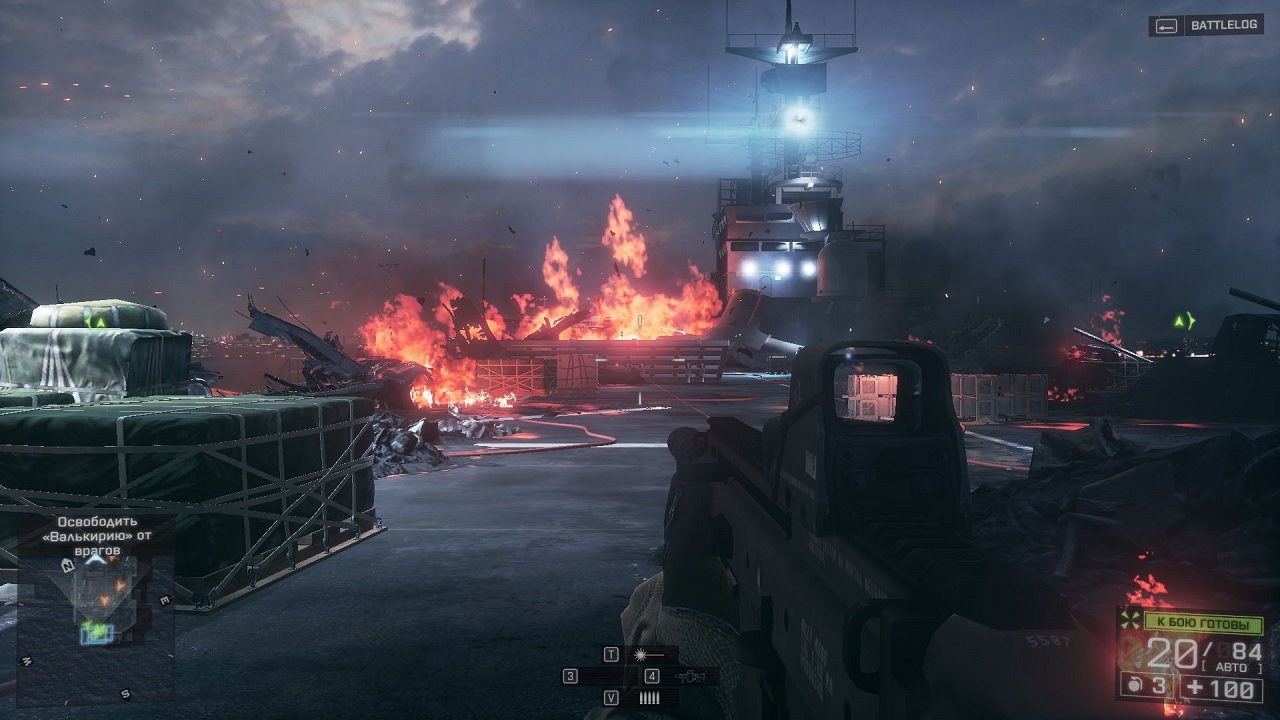Toggle fire mode by clicking the АВТО indicator

1231,666
